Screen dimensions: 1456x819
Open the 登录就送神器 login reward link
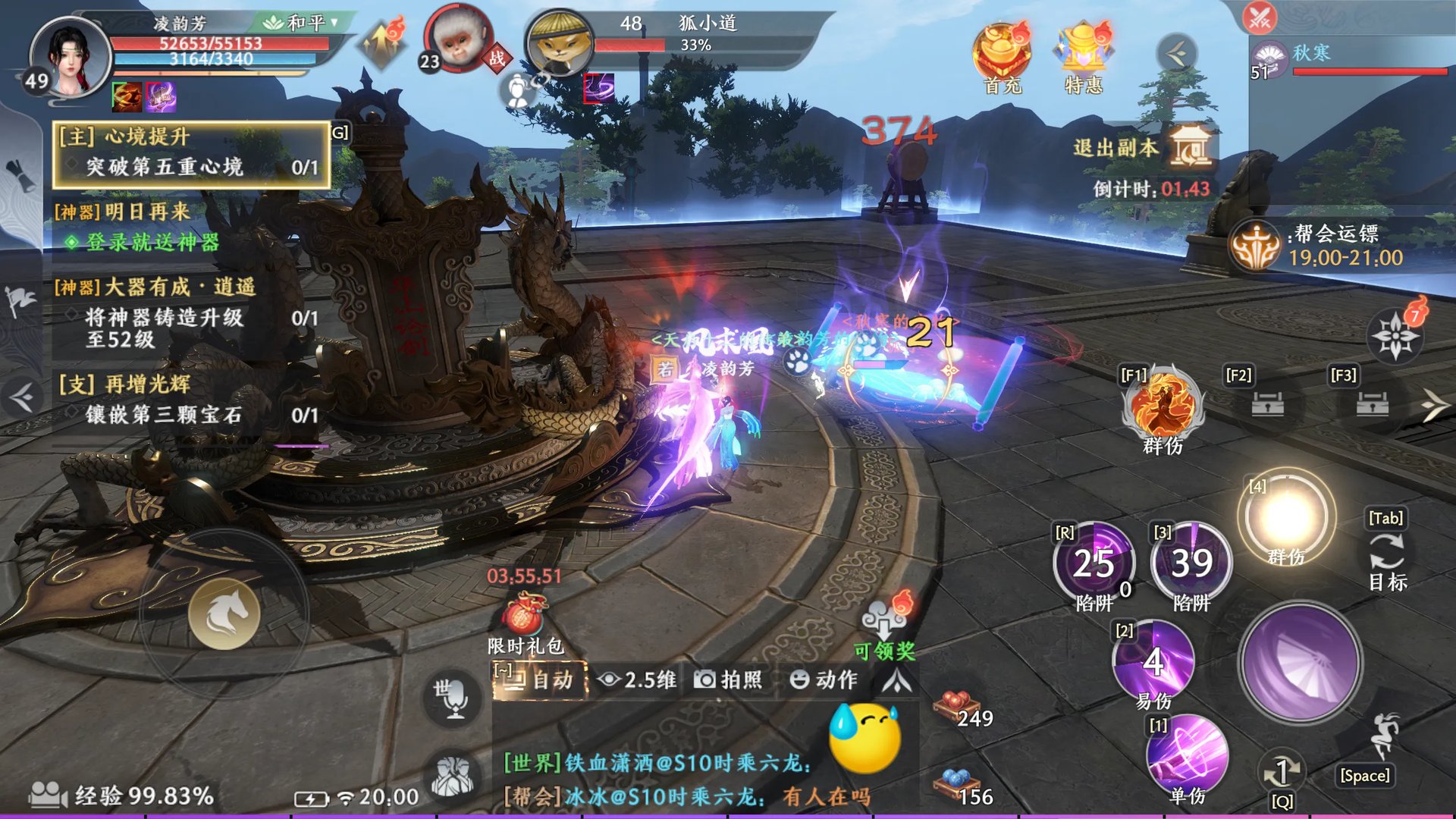pyautogui.click(x=152, y=242)
